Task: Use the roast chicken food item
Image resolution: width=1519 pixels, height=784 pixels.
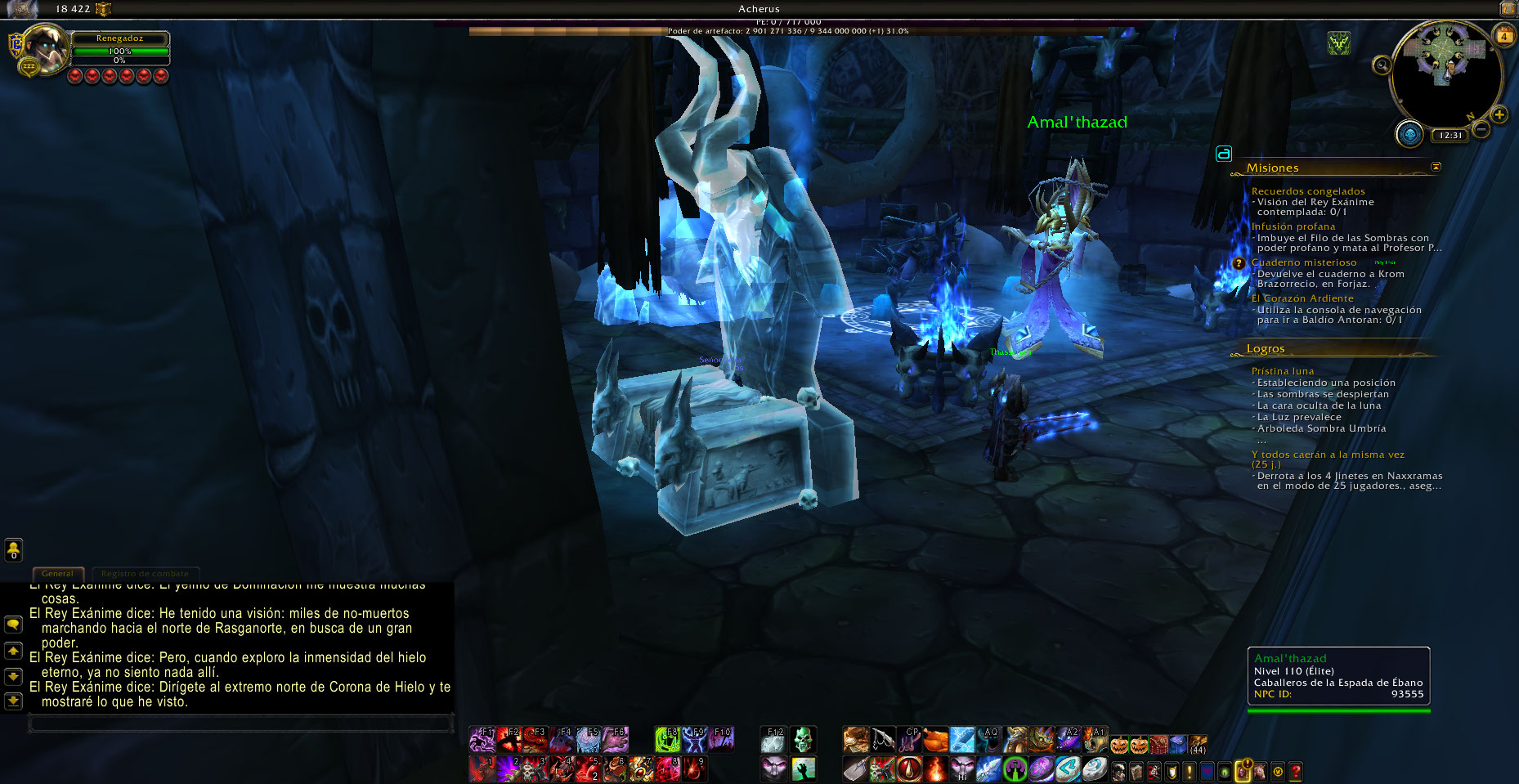Action: click(x=935, y=740)
